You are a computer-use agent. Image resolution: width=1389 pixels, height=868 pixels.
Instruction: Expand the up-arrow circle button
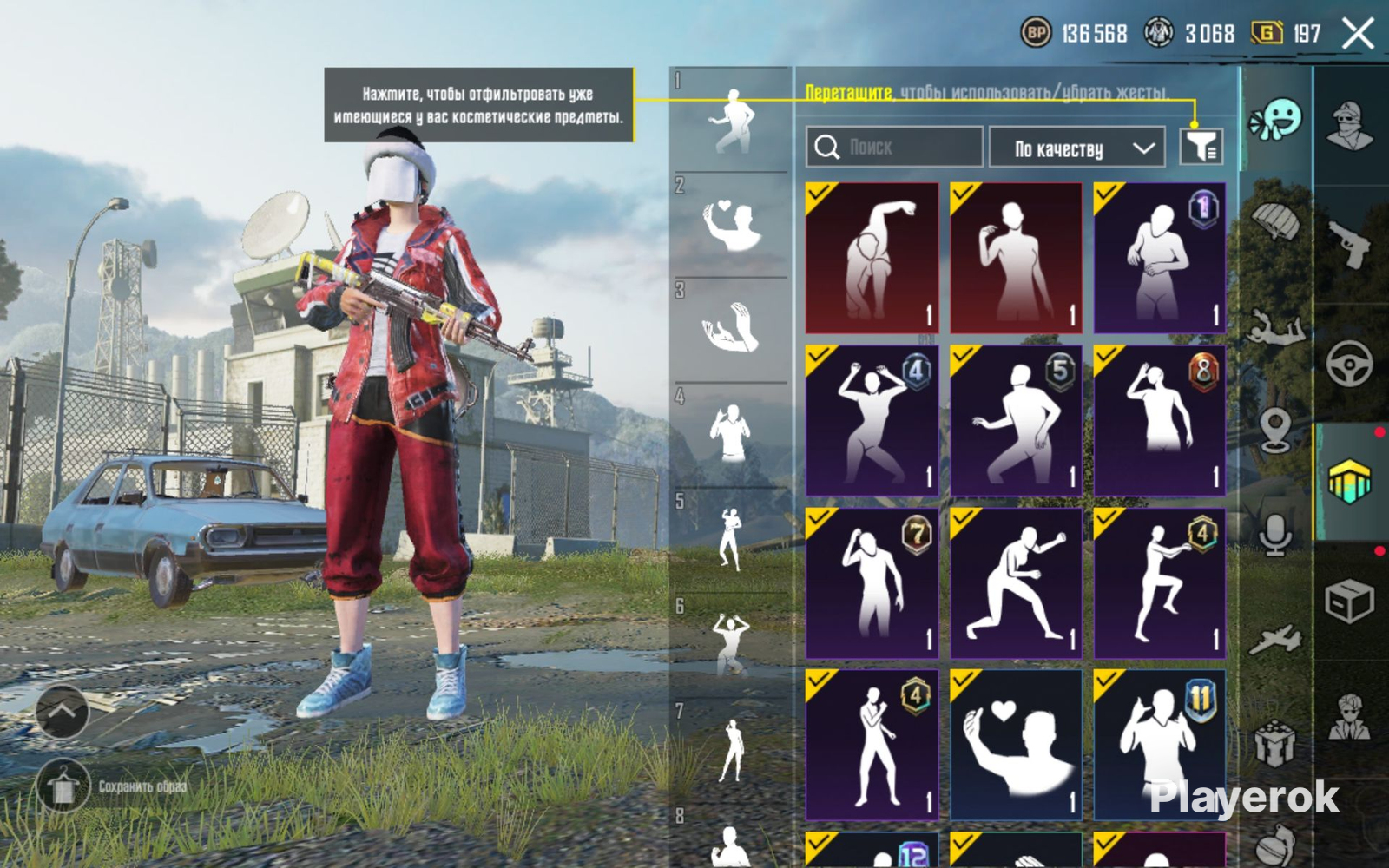[x=62, y=712]
